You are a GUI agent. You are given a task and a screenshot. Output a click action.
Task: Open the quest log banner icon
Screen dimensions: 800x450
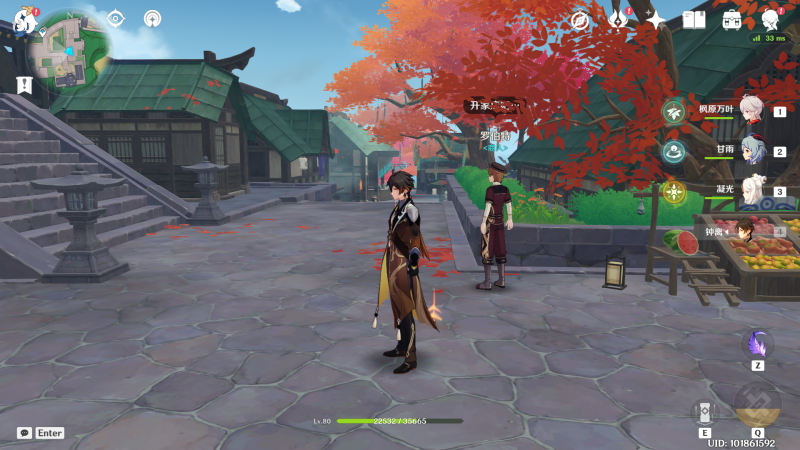25,86
